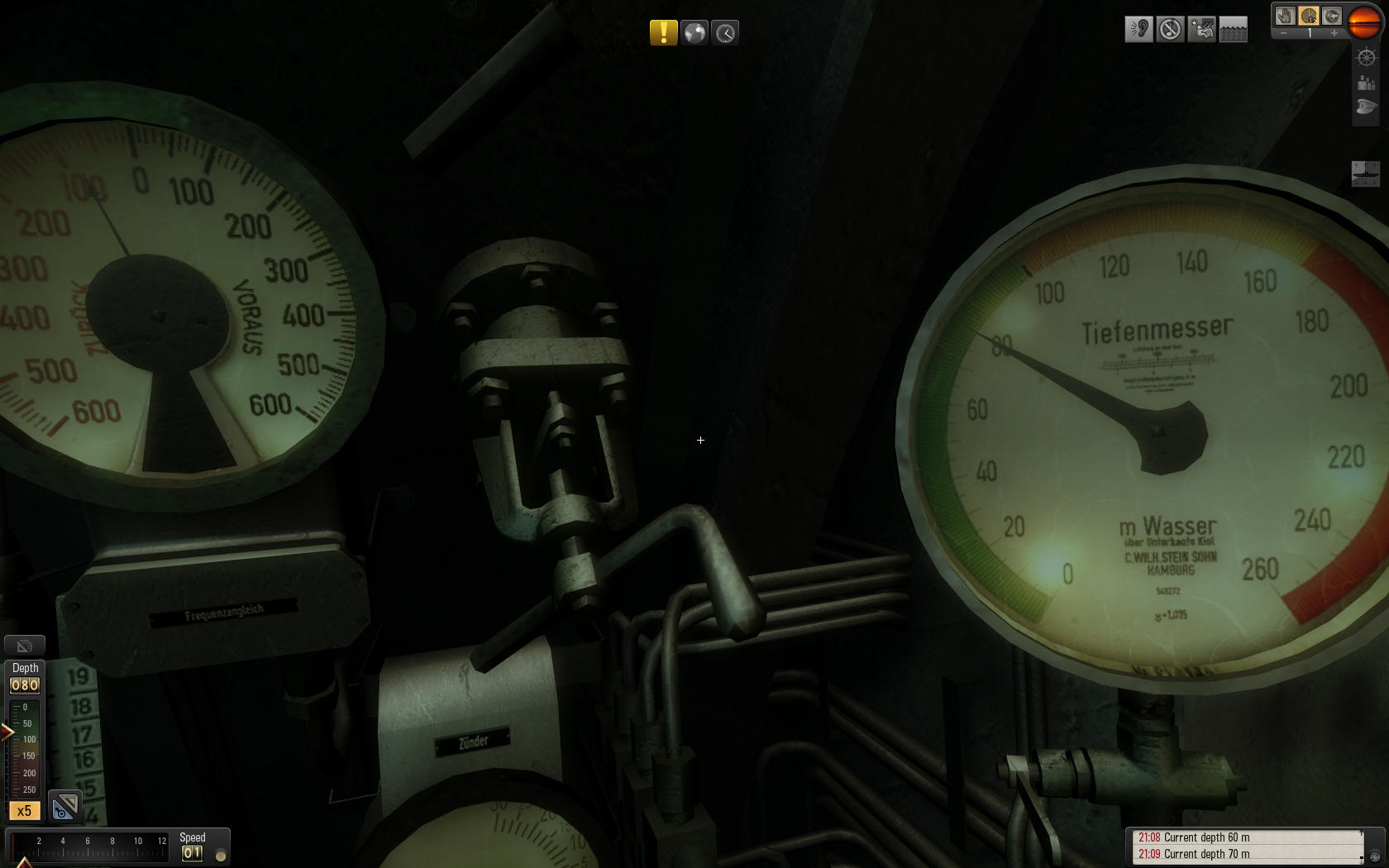Screen dimensions: 1389x868
Task: Open the crew group silhouettes icon
Action: pos(1366,82)
